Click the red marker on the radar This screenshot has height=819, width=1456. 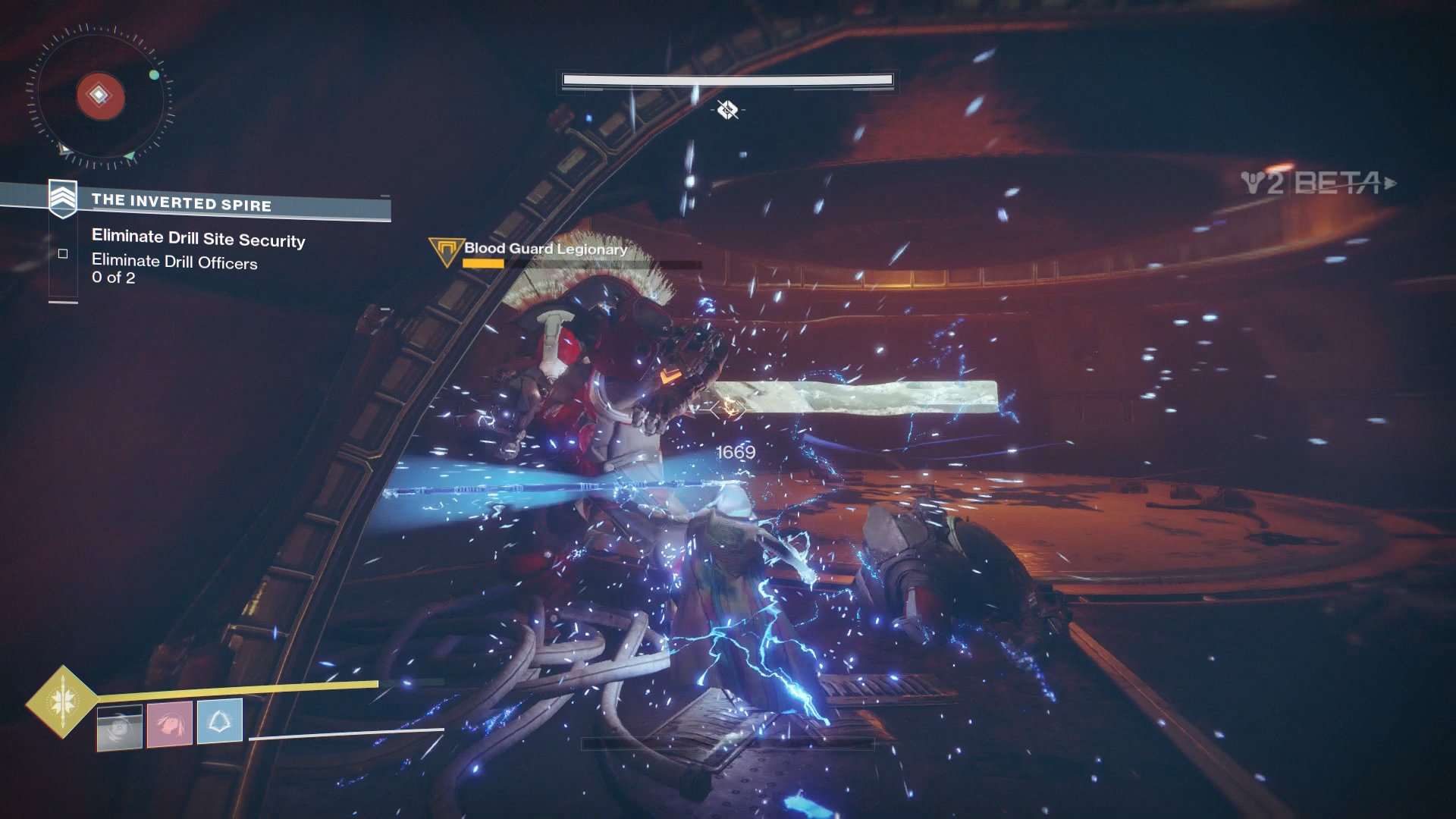point(100,96)
